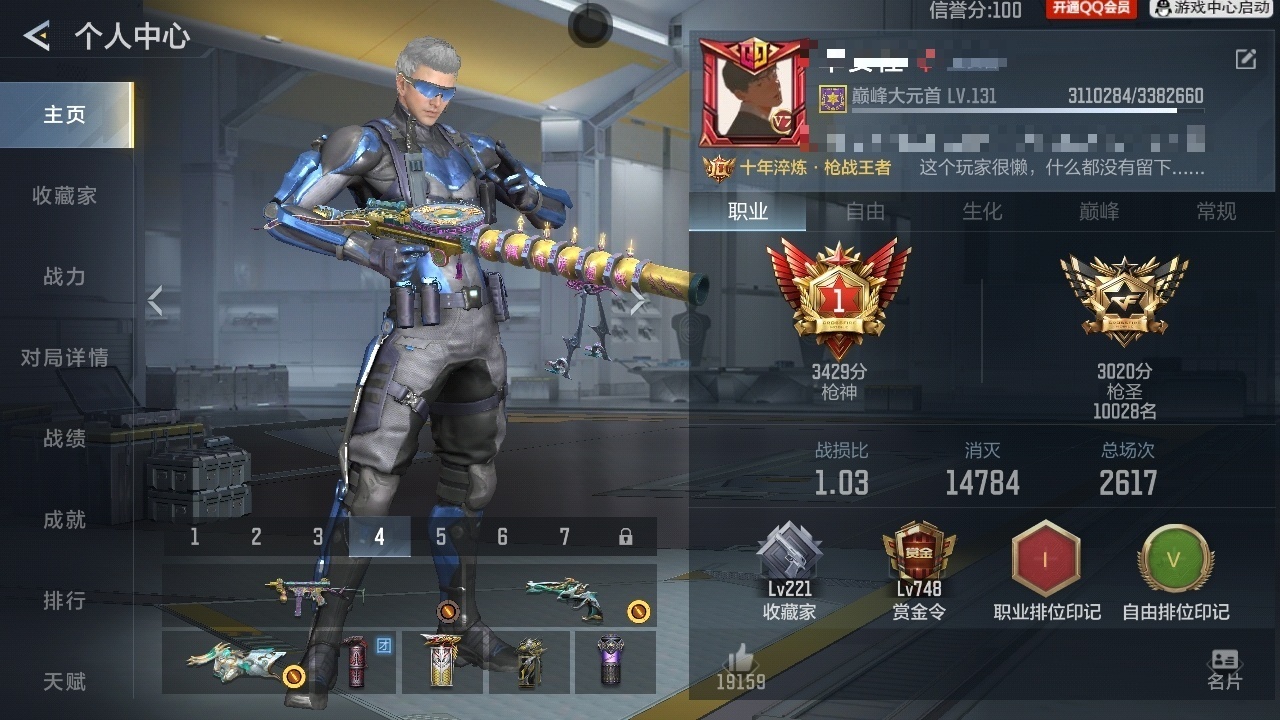The width and height of the screenshot is (1280, 720).
Task: Open the 成就 achievements section
Action: click(x=65, y=520)
